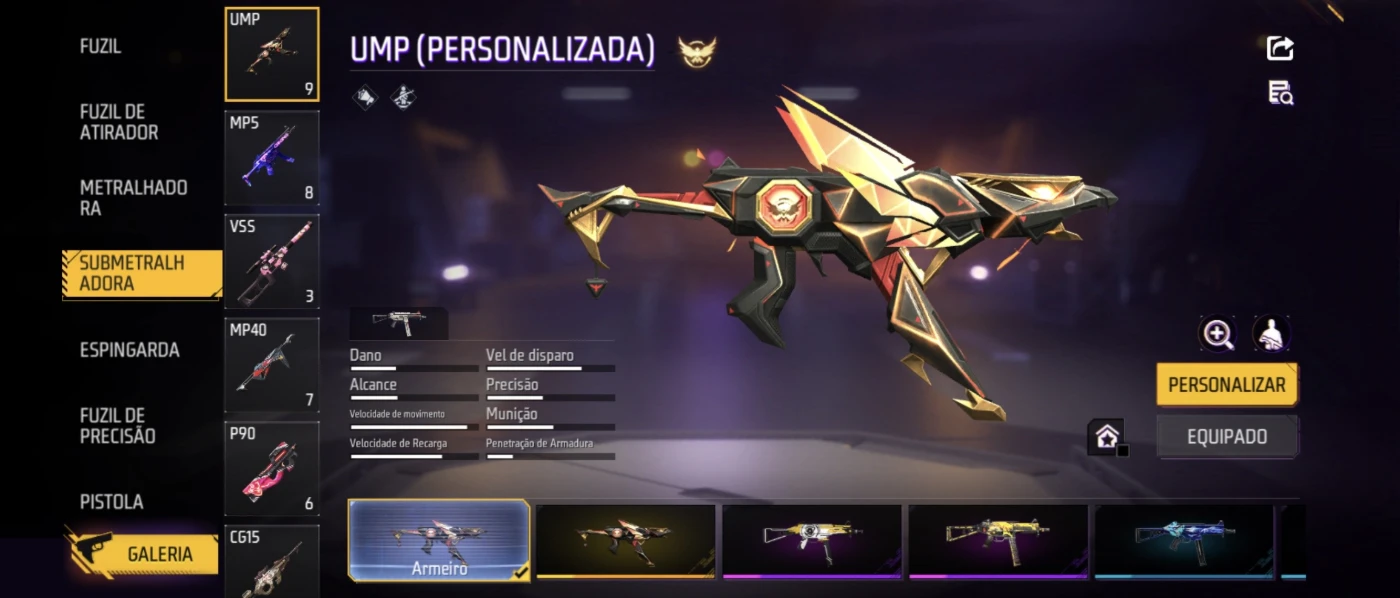Choose the Espingarda category
This screenshot has height=598, width=1400.
130,350
